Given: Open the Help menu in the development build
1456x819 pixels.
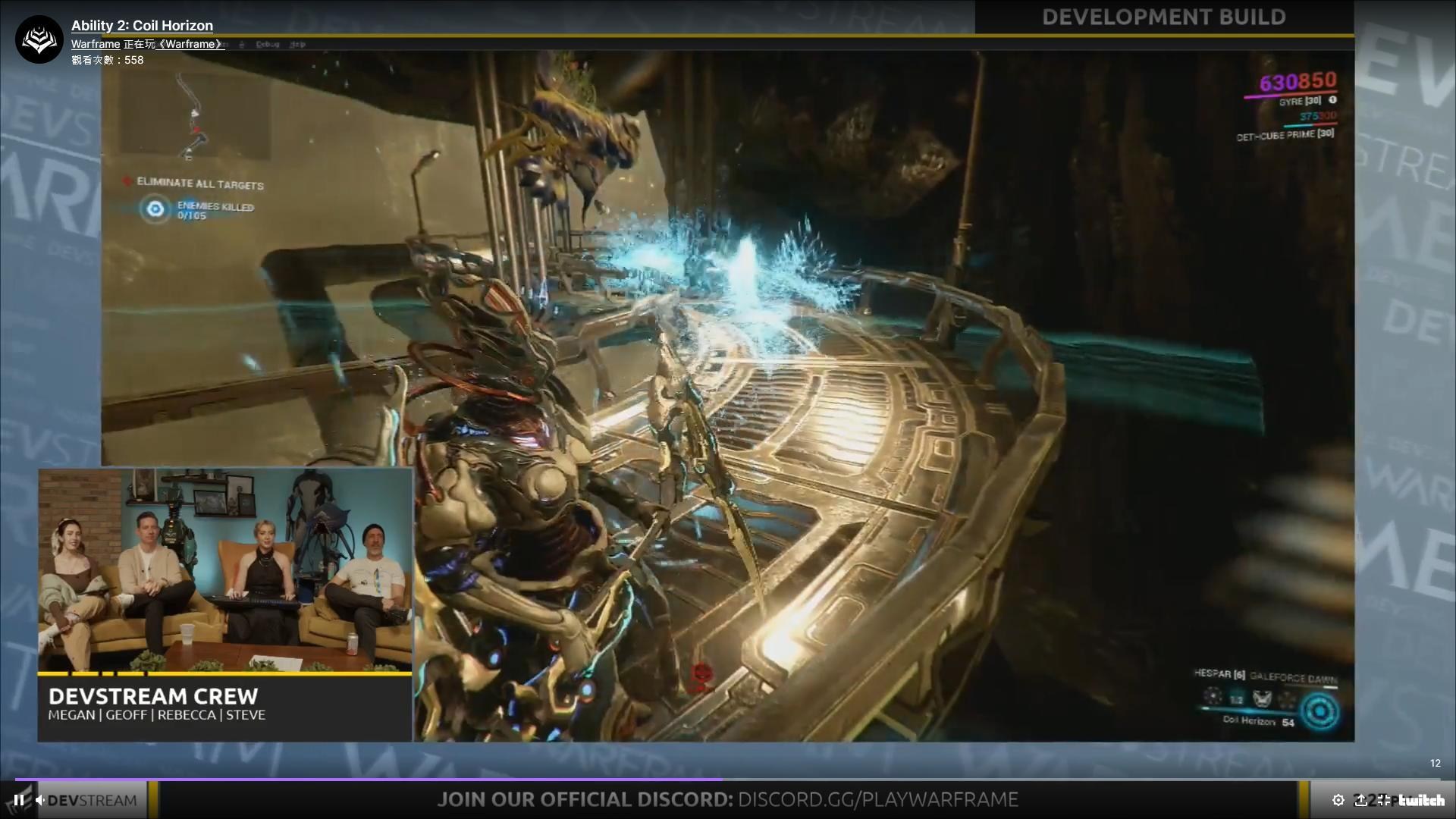Looking at the screenshot, I should pos(298,44).
